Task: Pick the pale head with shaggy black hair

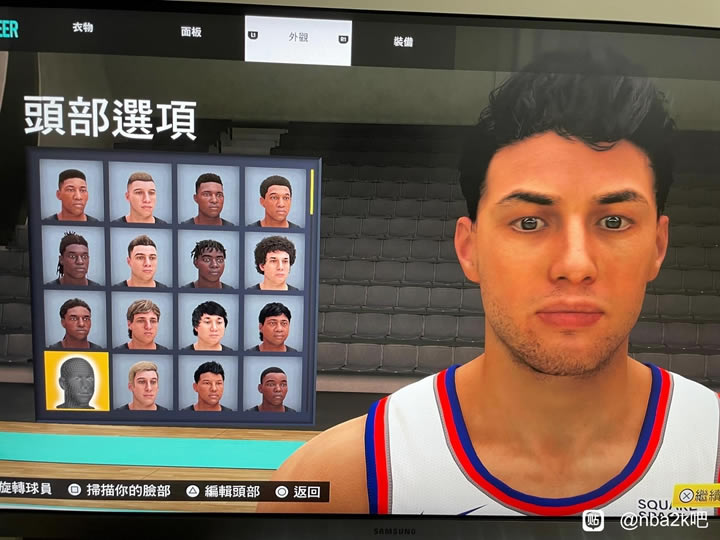Action: pos(209,323)
